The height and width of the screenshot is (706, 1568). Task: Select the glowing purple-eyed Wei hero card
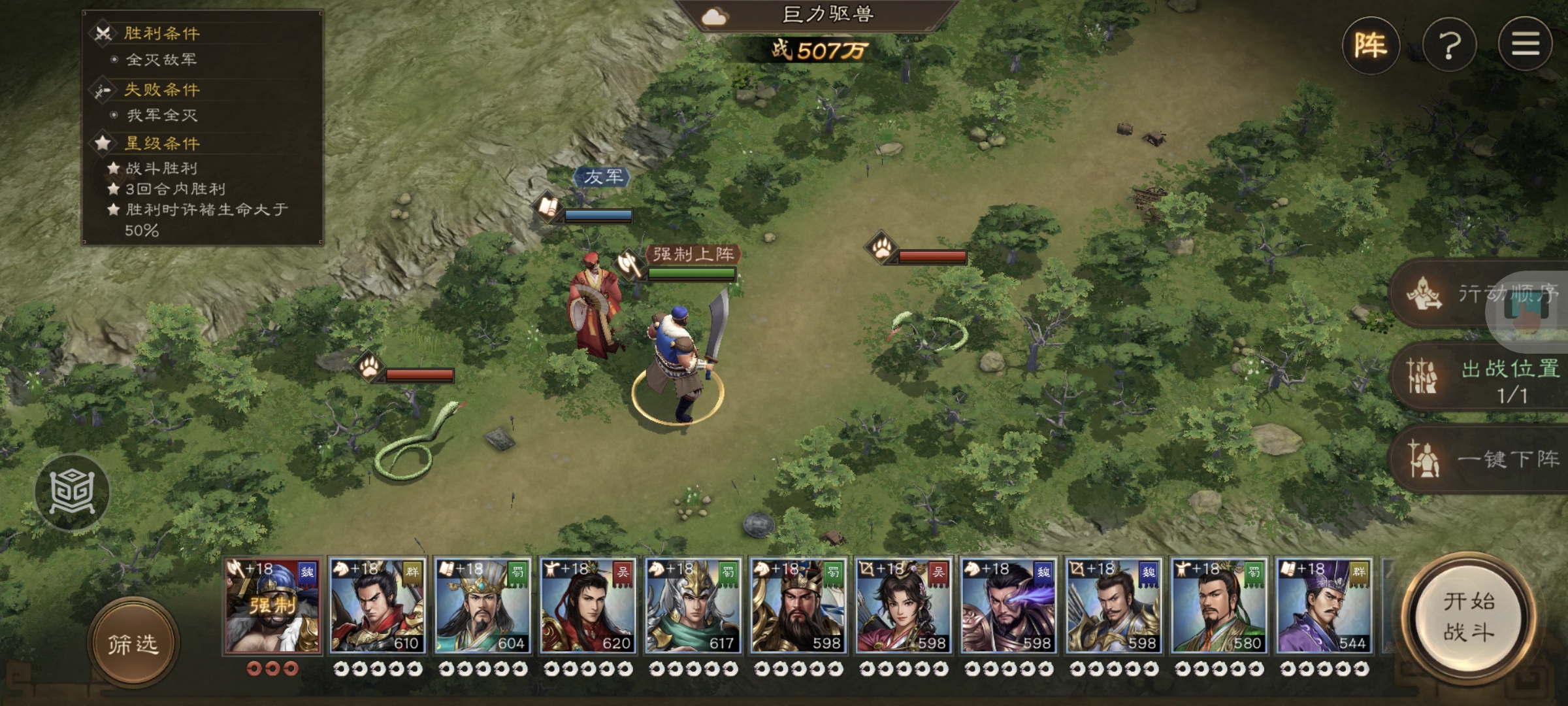point(1009,605)
